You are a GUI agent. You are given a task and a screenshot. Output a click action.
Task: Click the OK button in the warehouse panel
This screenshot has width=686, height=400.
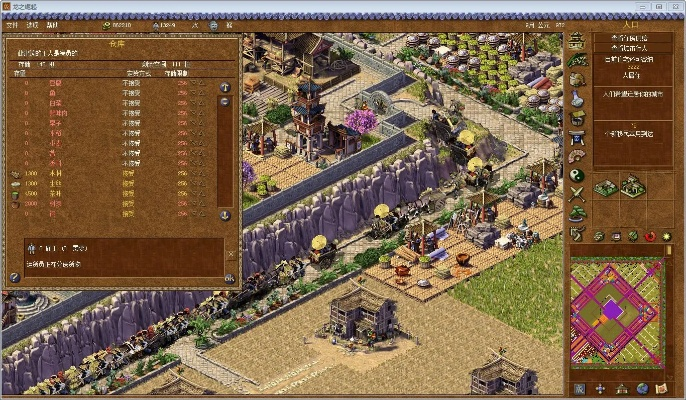pos(230,278)
